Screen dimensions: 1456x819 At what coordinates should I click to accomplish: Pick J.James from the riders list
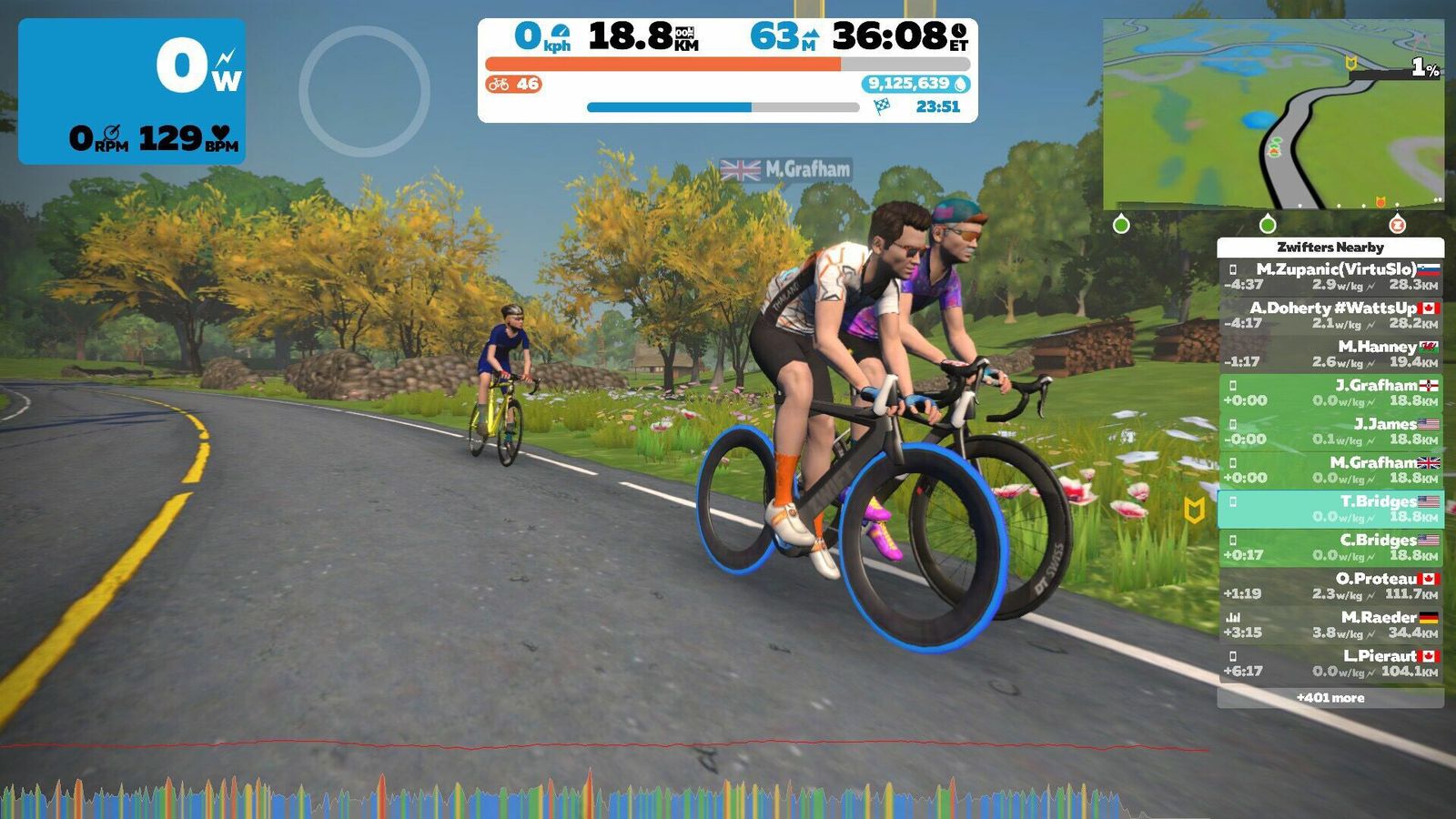1330,431
